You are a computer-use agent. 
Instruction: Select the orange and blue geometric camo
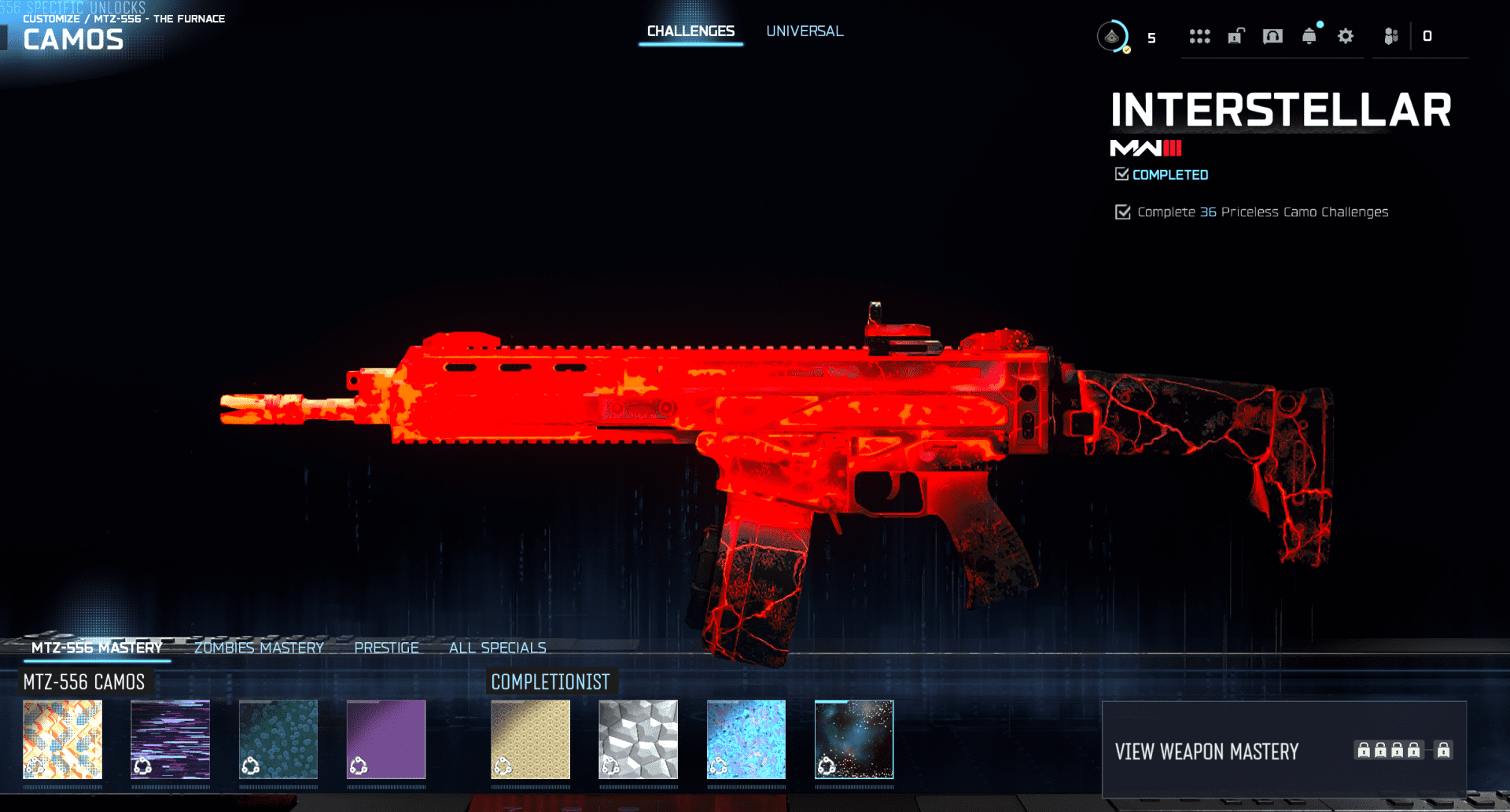click(63, 740)
